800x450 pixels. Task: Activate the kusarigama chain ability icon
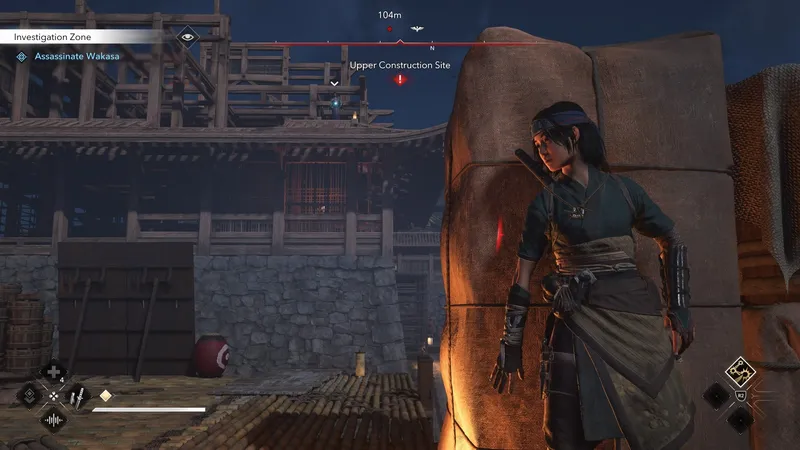pos(741,372)
